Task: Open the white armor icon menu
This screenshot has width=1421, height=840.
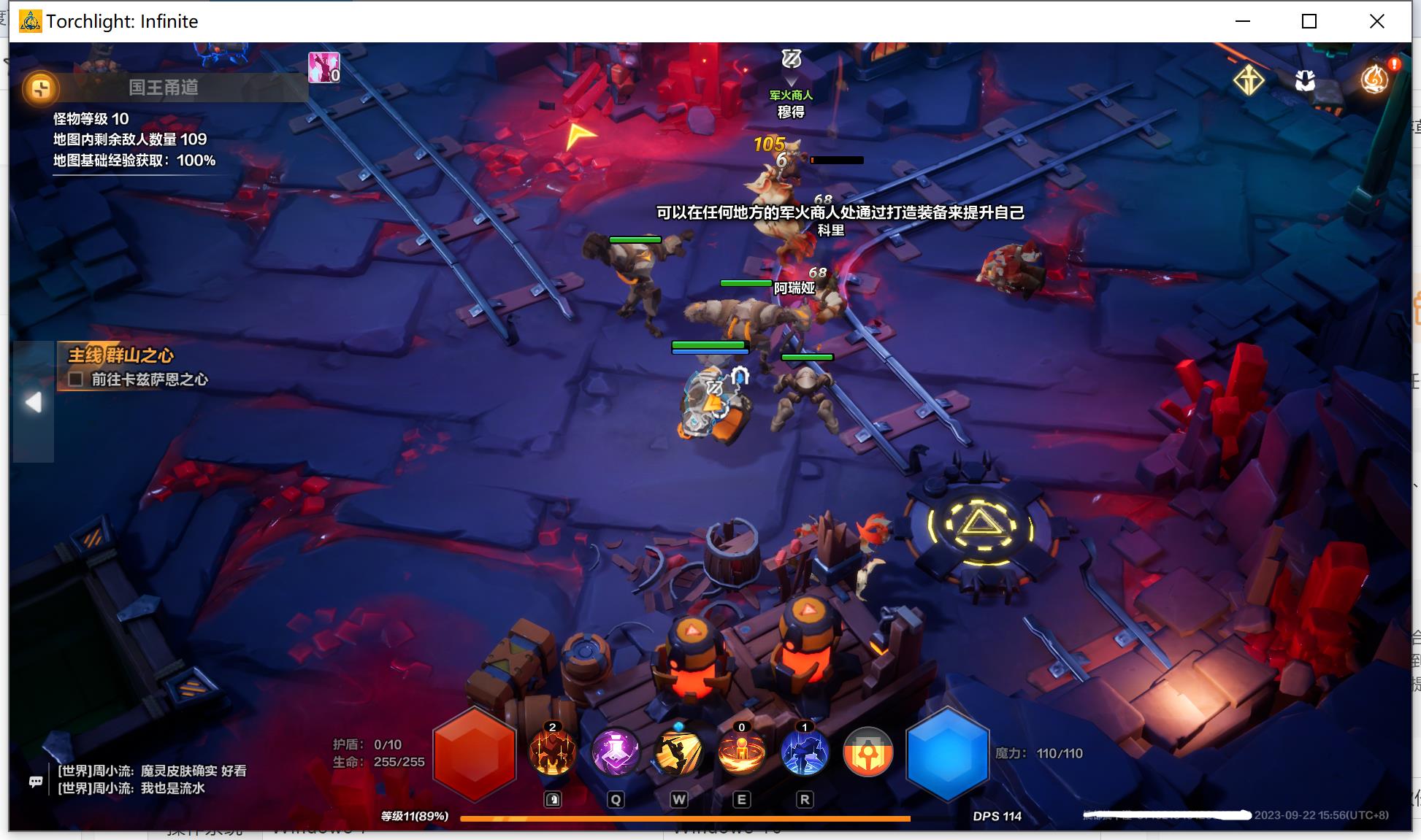Action: click(x=1305, y=80)
